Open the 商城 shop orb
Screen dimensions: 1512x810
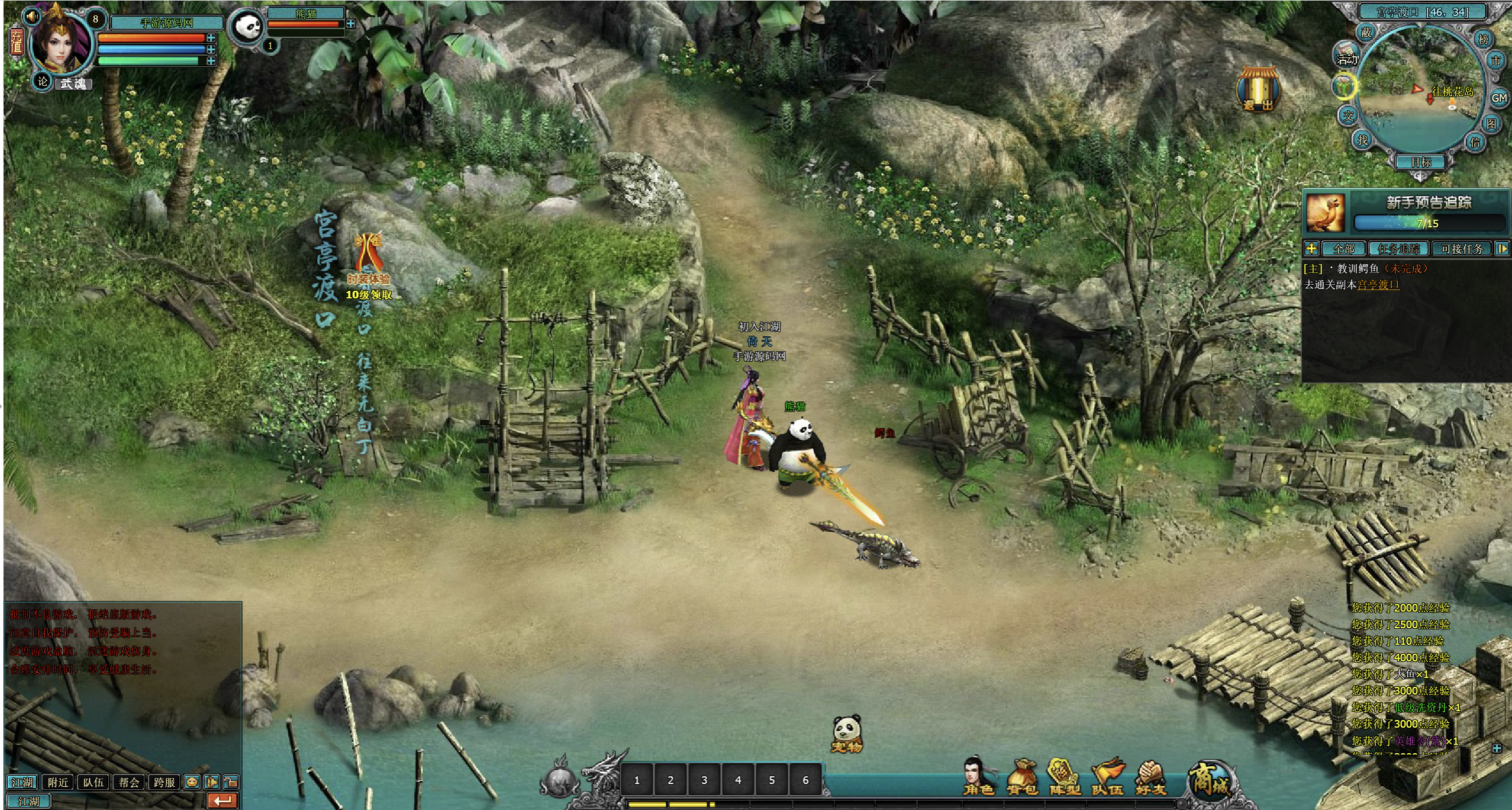[1211, 779]
